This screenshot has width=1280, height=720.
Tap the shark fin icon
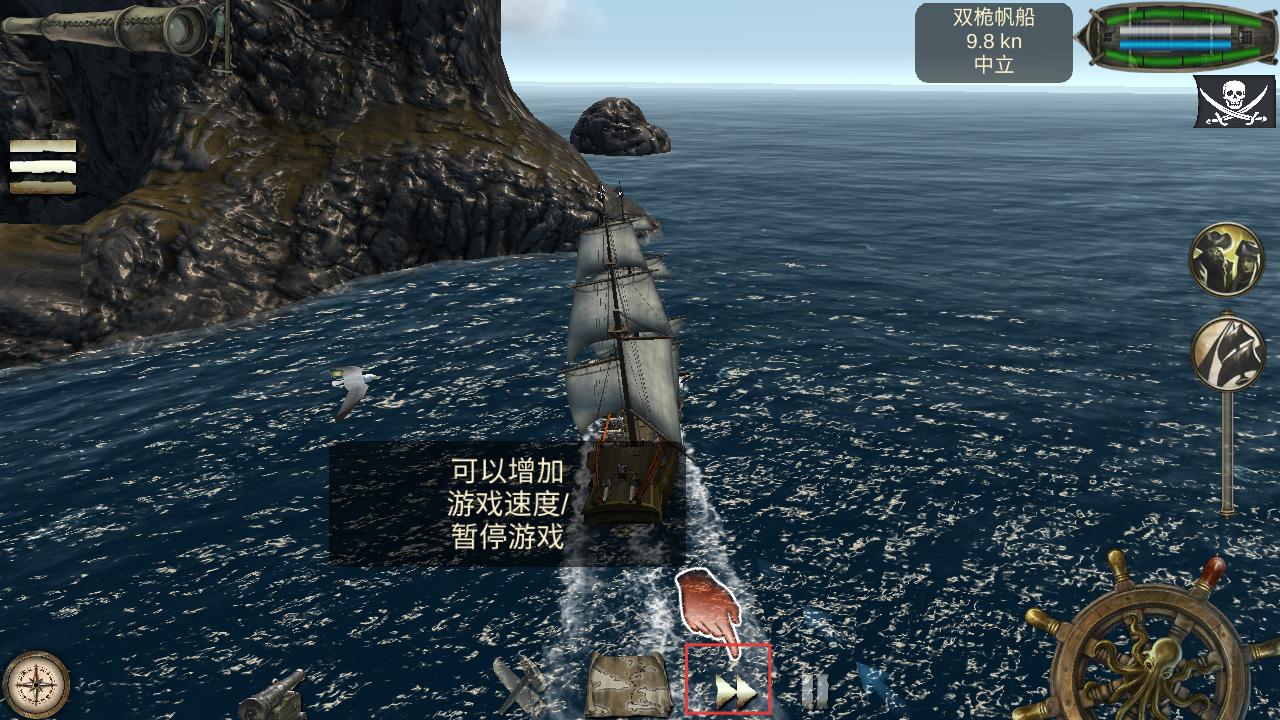click(x=872, y=684)
